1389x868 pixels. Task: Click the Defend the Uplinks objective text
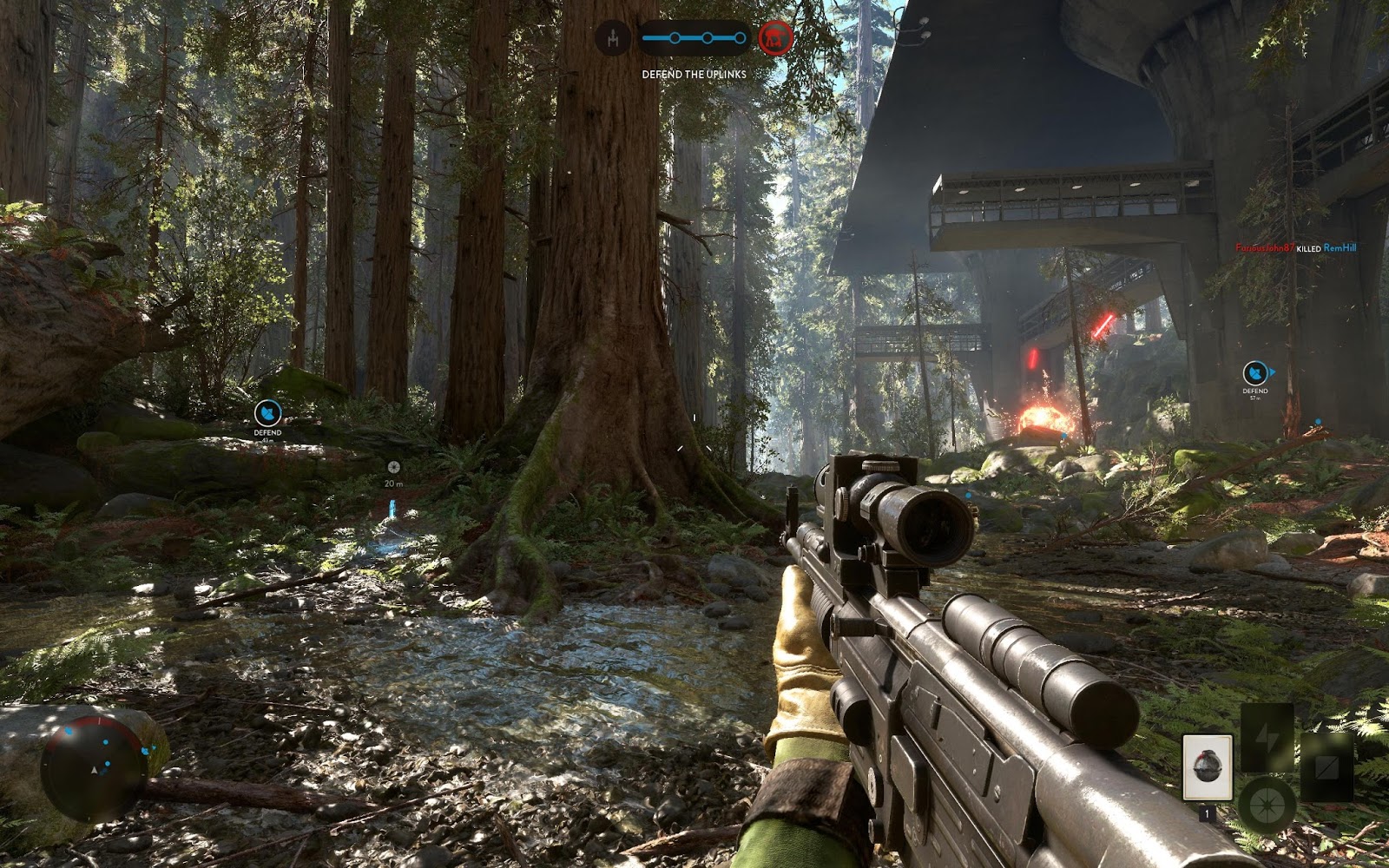click(694, 75)
